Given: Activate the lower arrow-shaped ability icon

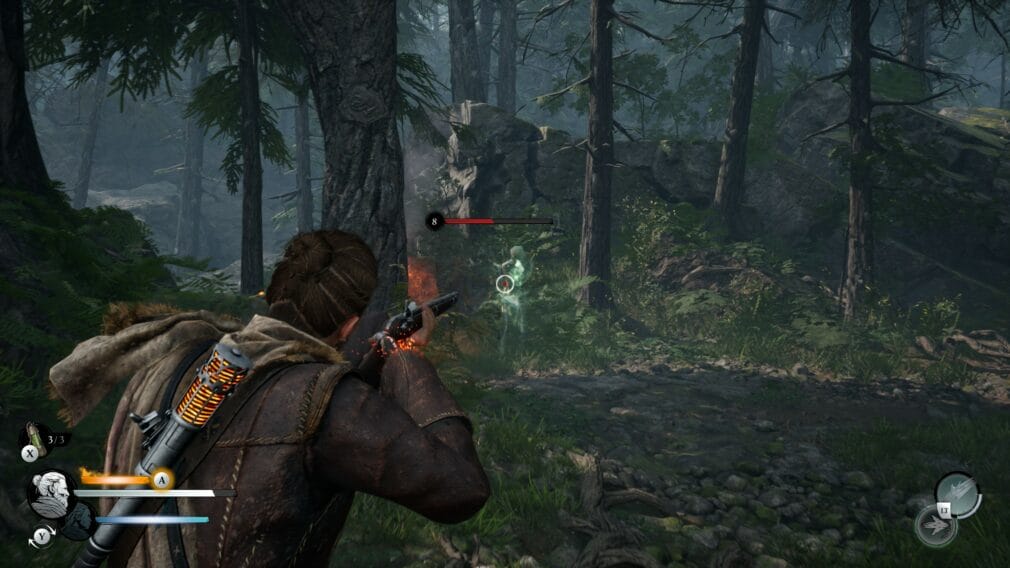Looking at the screenshot, I should (x=935, y=525).
